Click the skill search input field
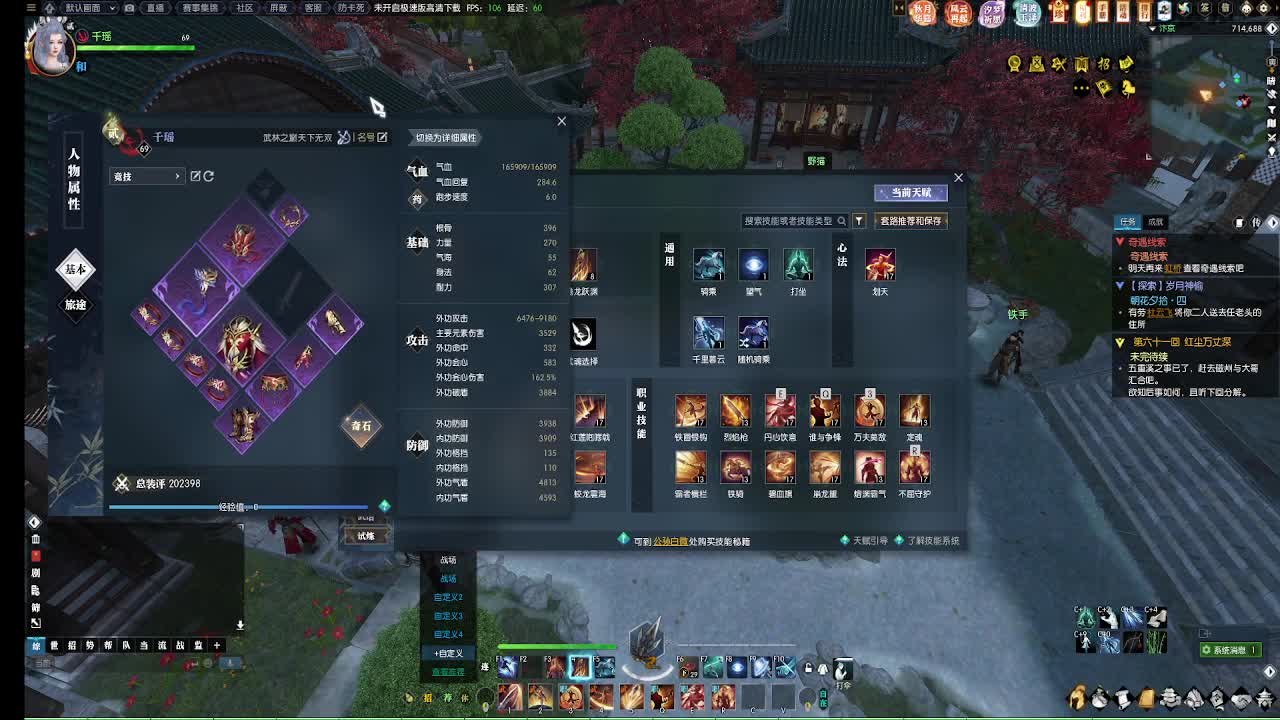Image resolution: width=1280 pixels, height=720 pixels. click(x=790, y=221)
